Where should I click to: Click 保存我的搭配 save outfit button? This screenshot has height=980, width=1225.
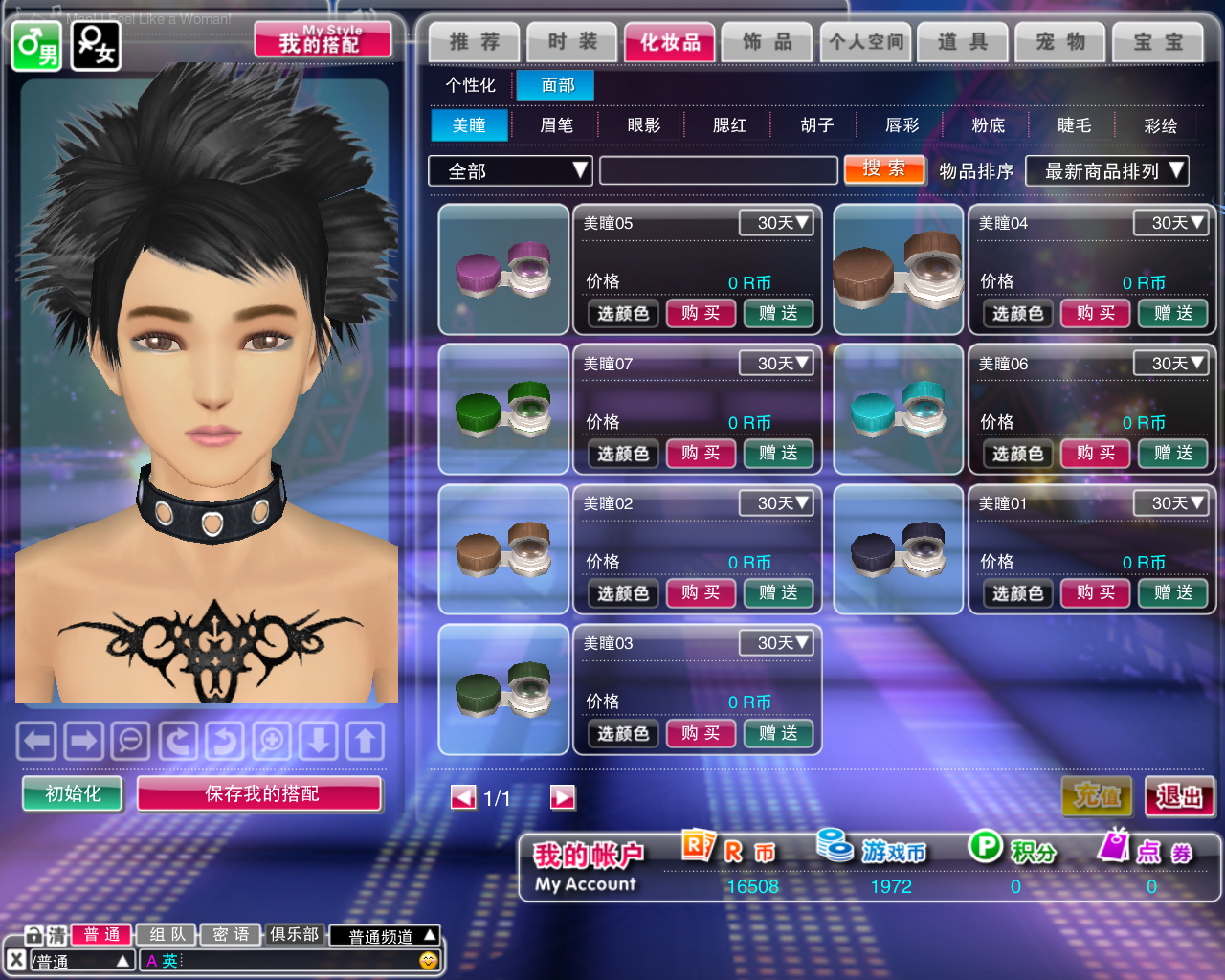pos(260,793)
